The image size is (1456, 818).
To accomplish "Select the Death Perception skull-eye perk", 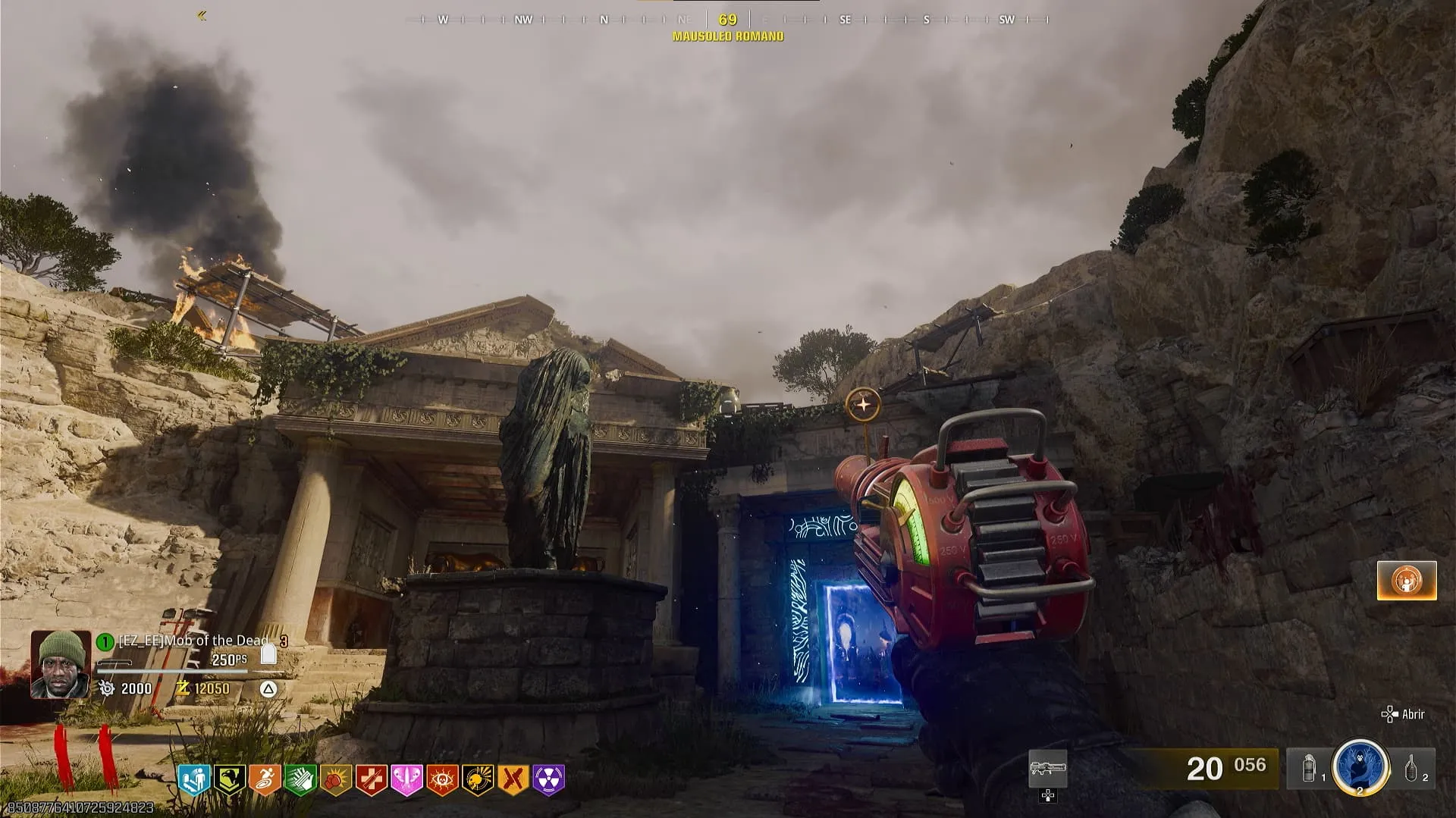I will click(442, 779).
